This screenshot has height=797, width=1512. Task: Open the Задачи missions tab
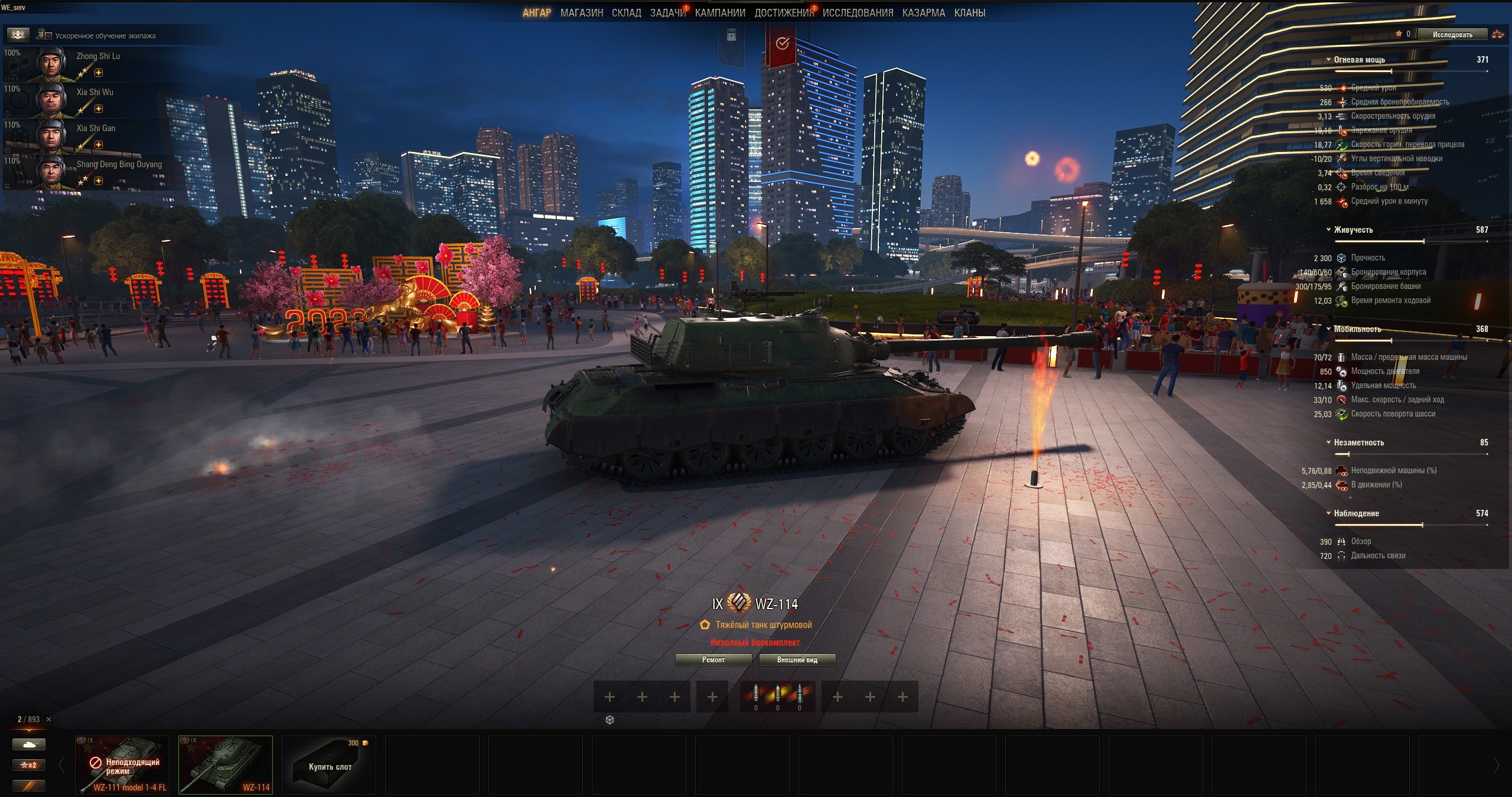tap(667, 13)
